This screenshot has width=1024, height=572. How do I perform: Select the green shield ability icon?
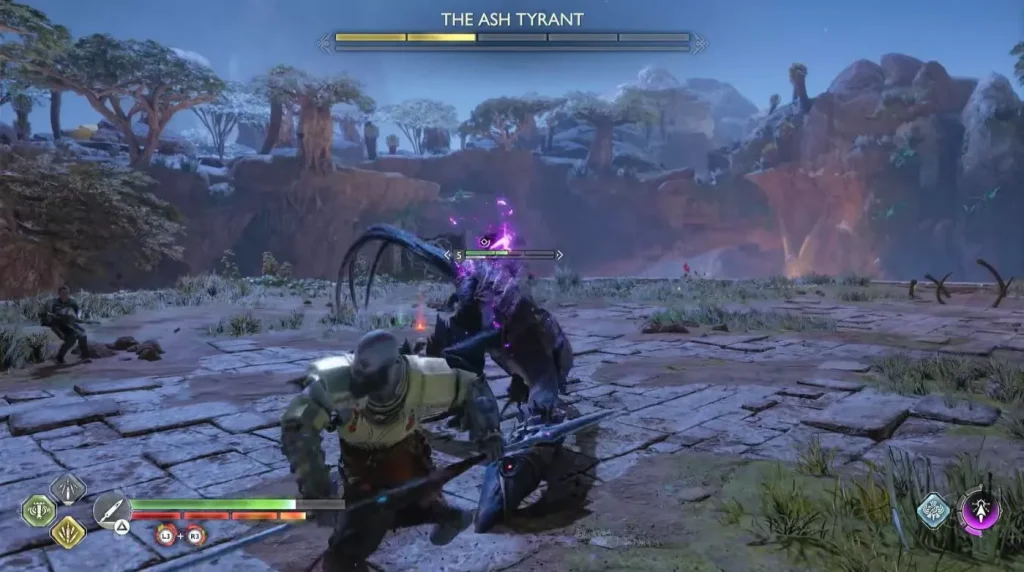click(x=39, y=510)
